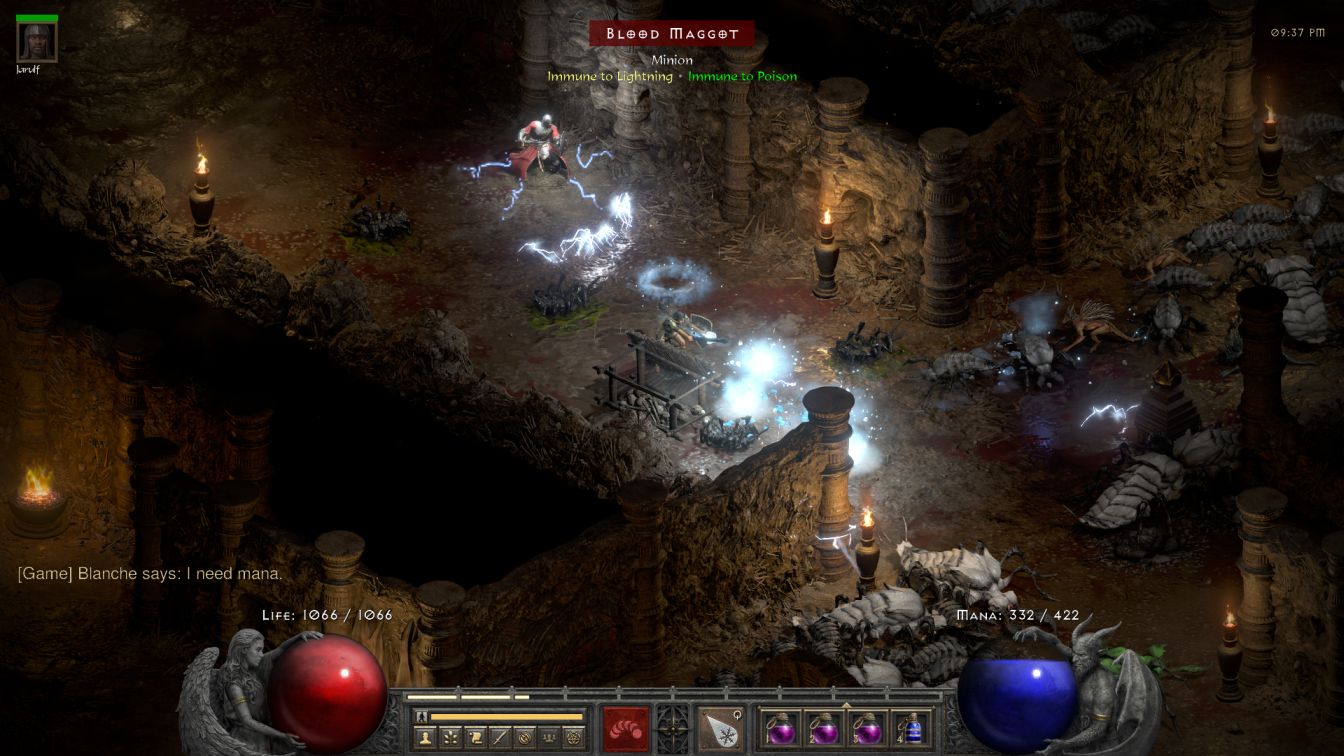Click the compass icon in the mini panel
This screenshot has width=1344, height=756.
(524, 738)
